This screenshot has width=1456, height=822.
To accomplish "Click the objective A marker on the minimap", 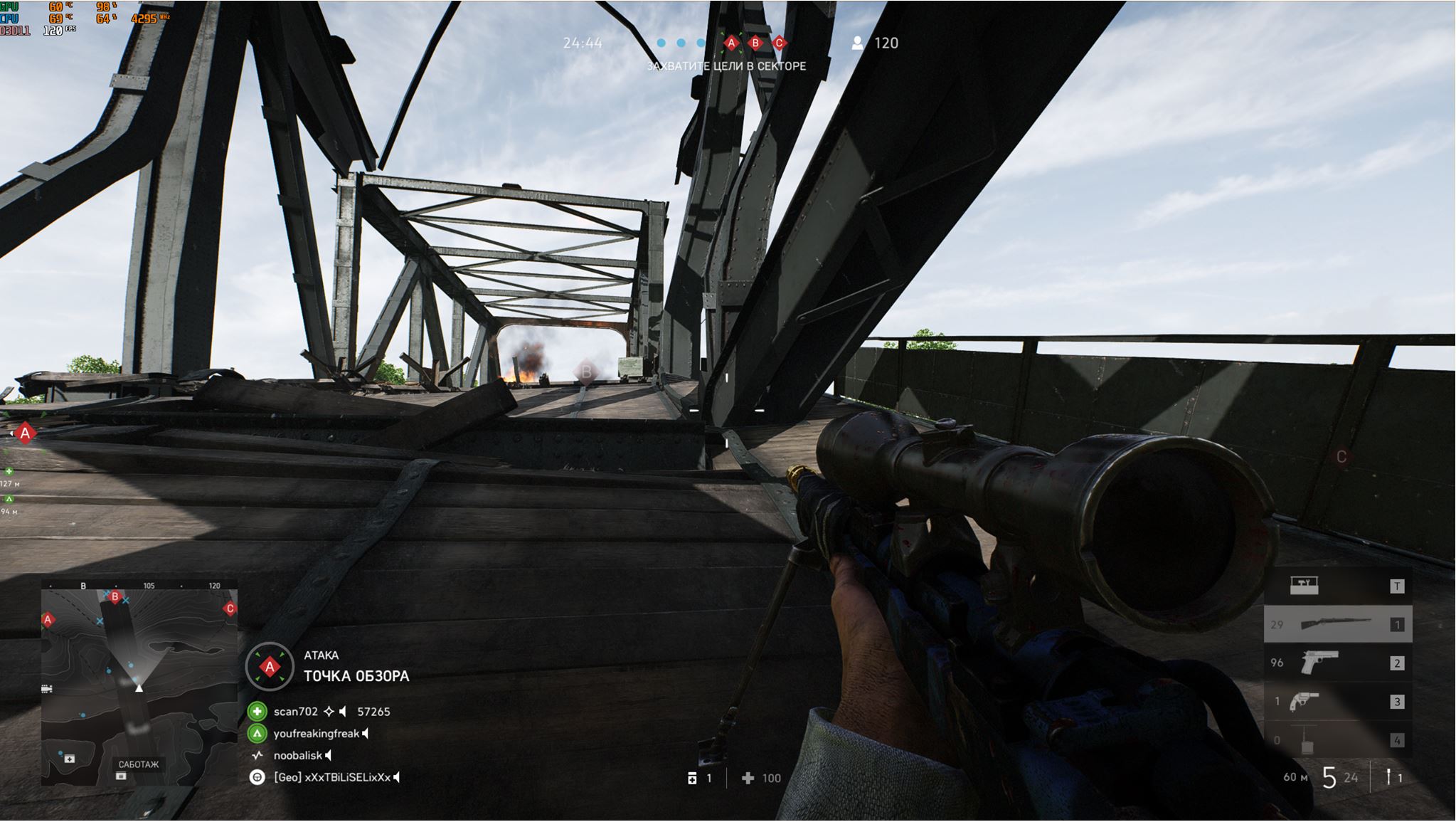I will pyautogui.click(x=48, y=620).
